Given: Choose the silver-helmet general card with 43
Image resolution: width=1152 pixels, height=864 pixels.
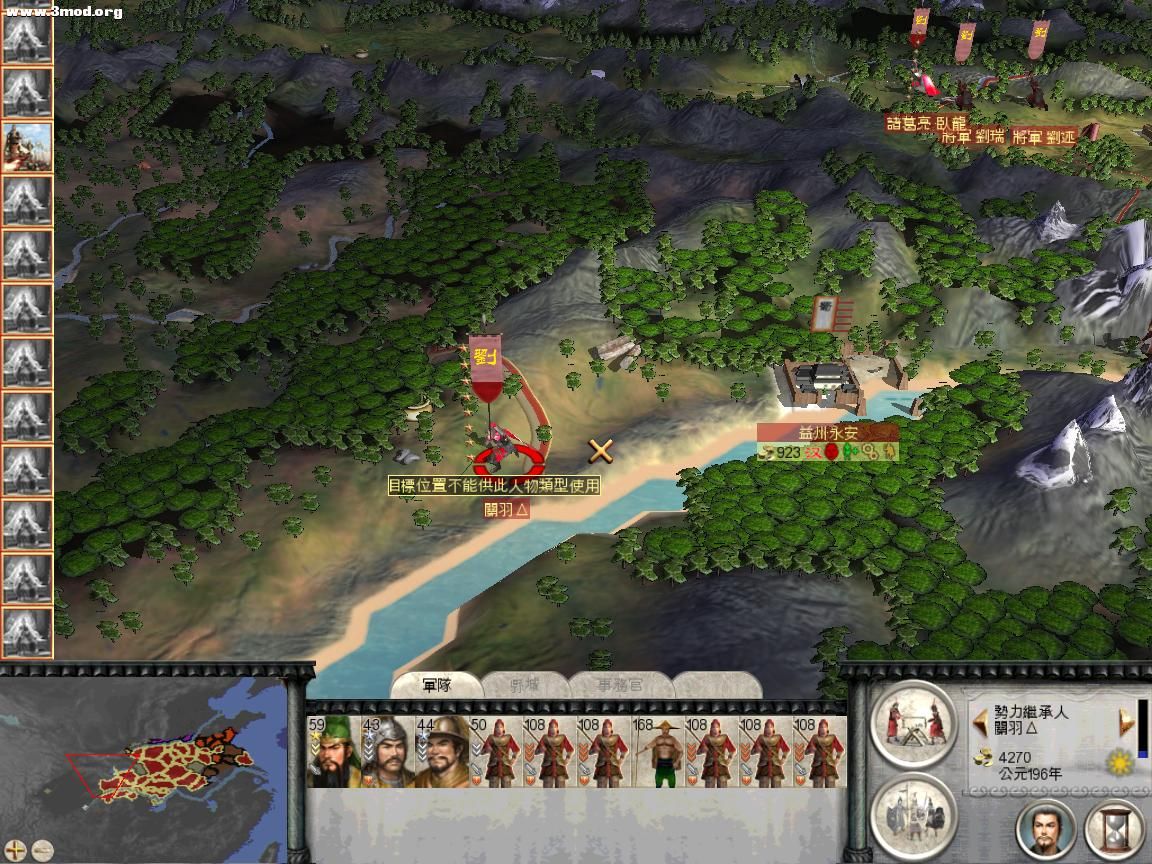Looking at the screenshot, I should coord(387,751).
